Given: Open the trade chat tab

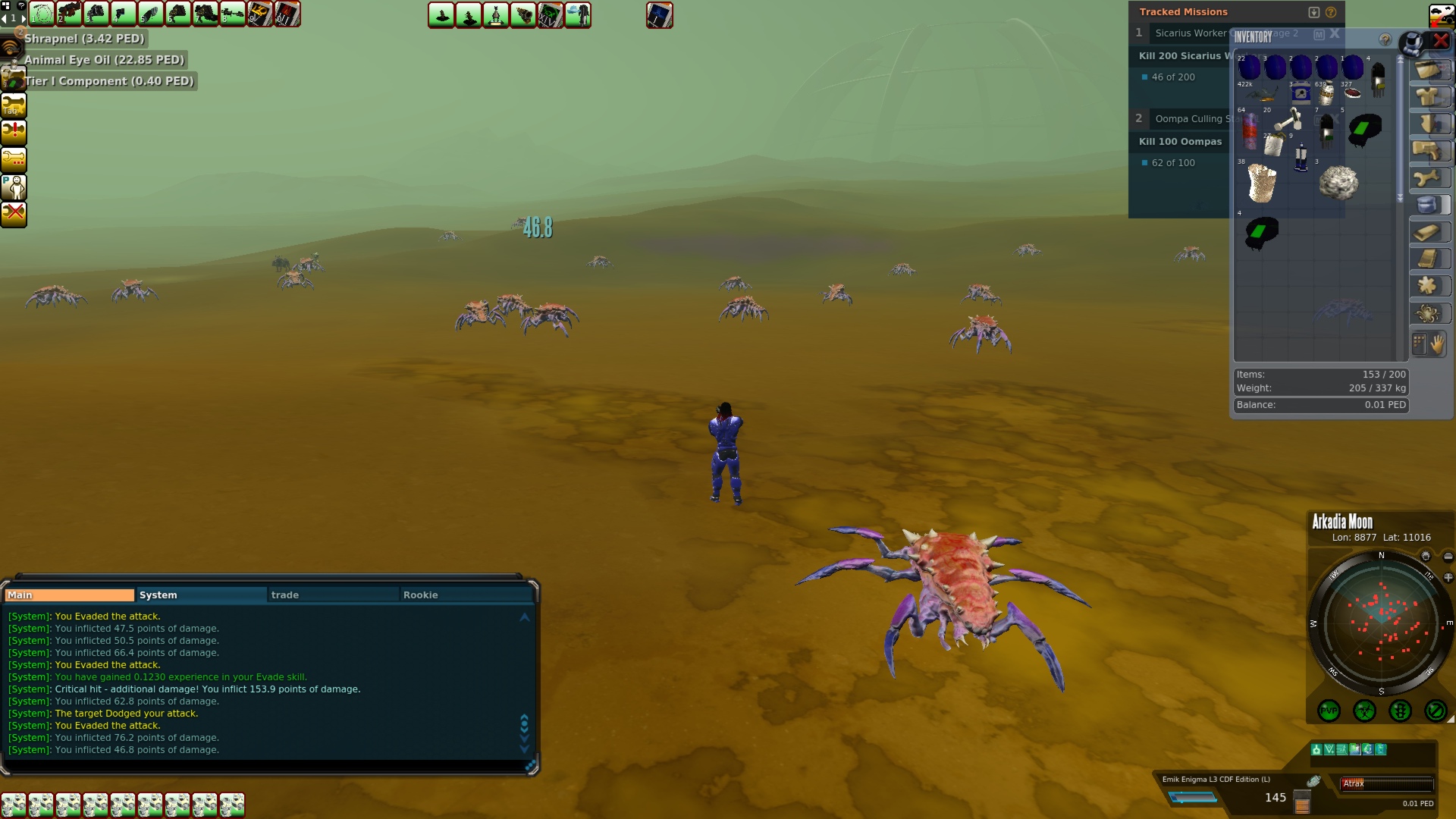Looking at the screenshot, I should pyautogui.click(x=333, y=595).
